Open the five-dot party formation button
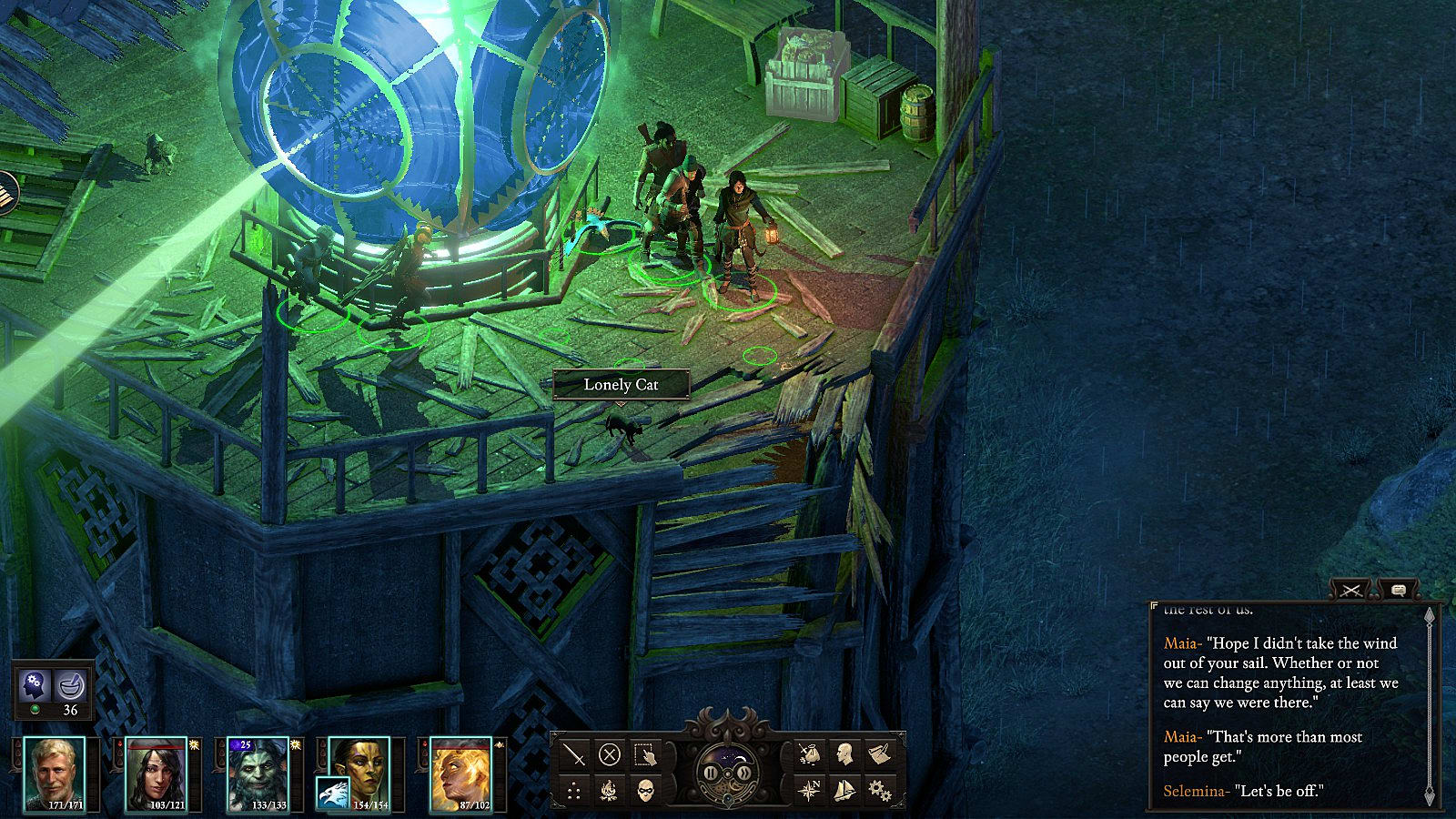 click(x=574, y=790)
